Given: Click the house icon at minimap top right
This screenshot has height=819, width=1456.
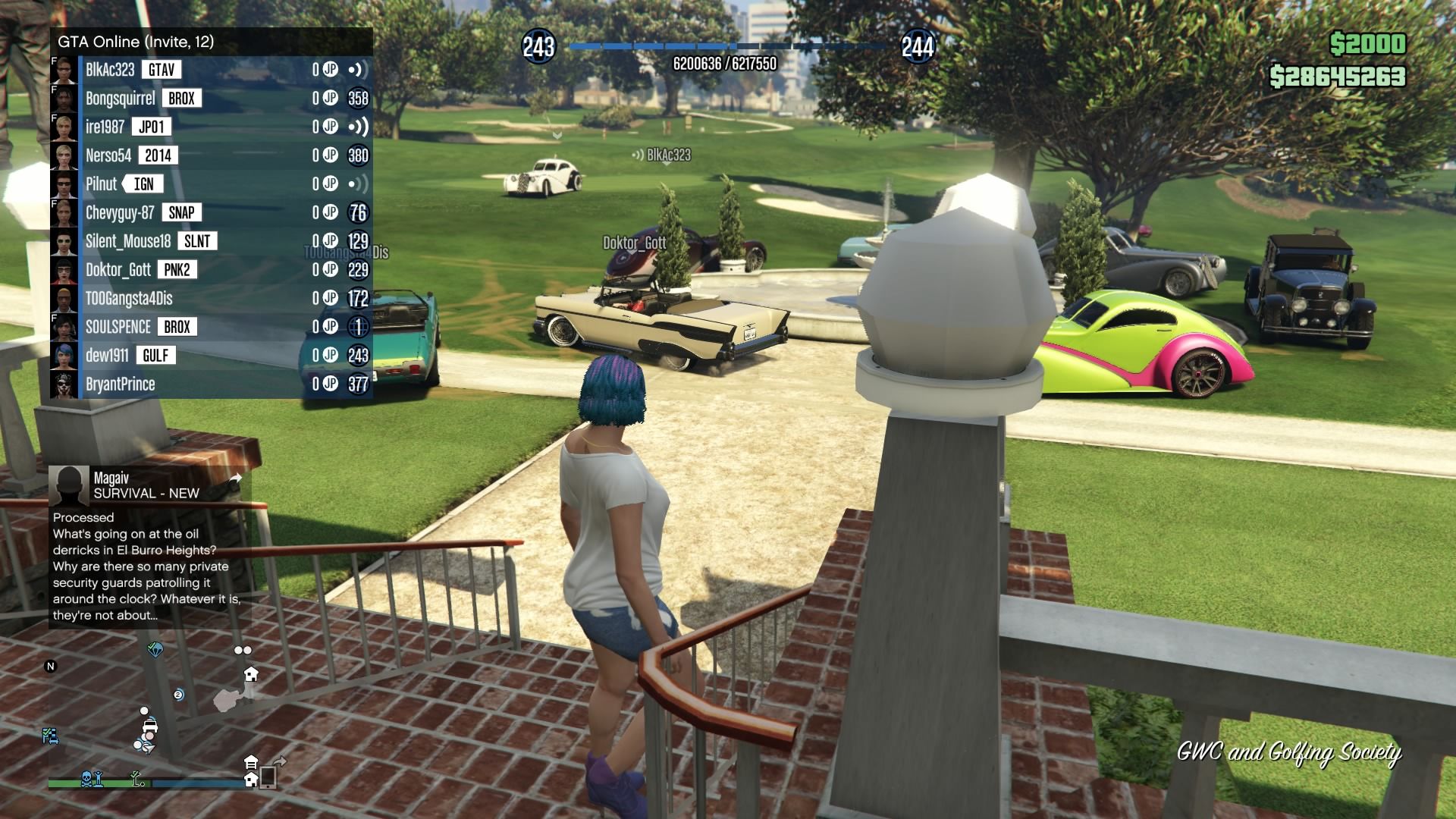Looking at the screenshot, I should point(251,674).
